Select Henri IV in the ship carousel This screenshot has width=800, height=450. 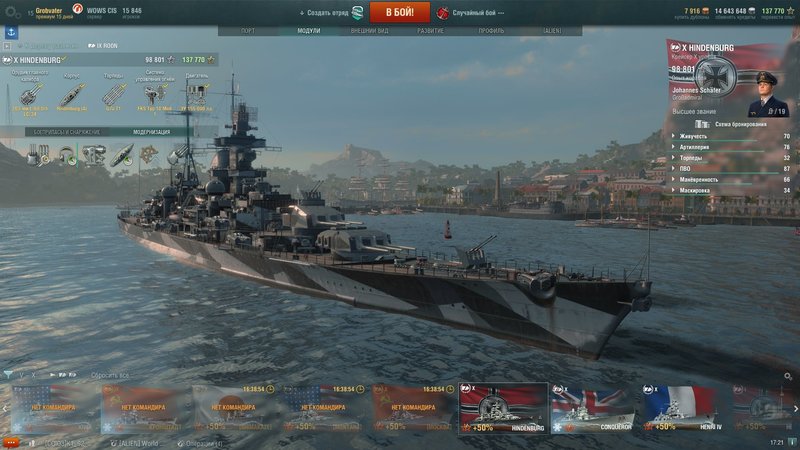686,408
